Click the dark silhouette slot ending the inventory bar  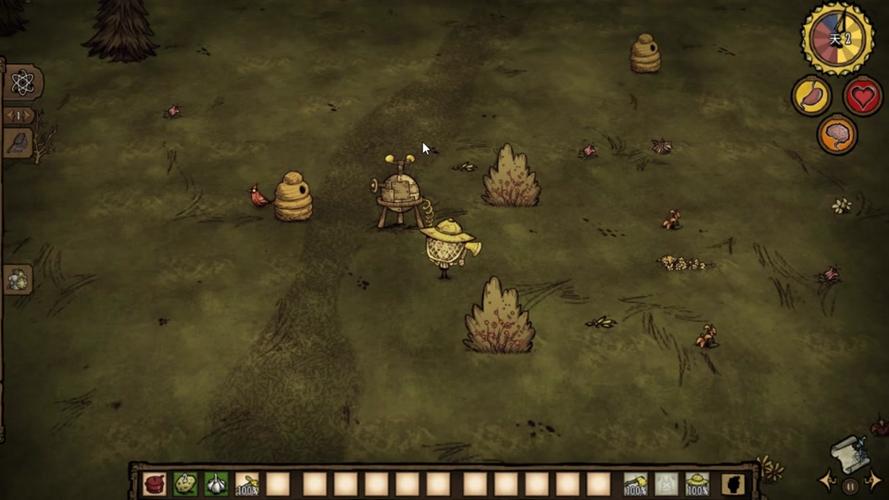(x=732, y=485)
